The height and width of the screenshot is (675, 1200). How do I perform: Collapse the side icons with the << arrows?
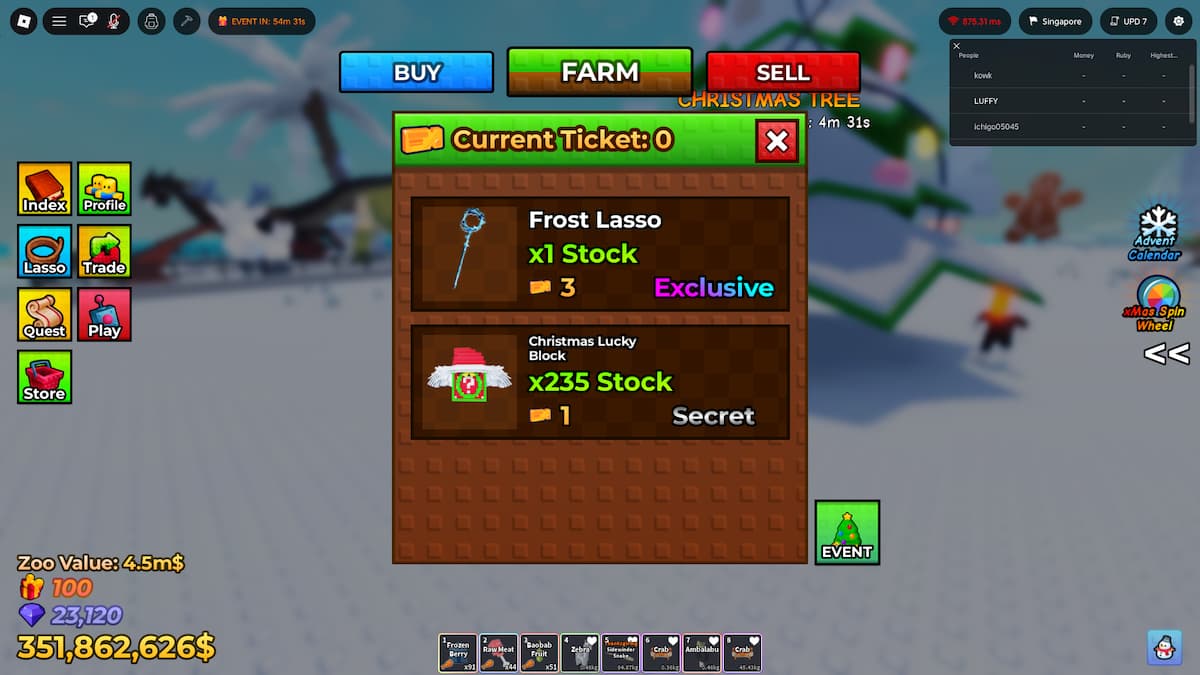pos(1166,354)
